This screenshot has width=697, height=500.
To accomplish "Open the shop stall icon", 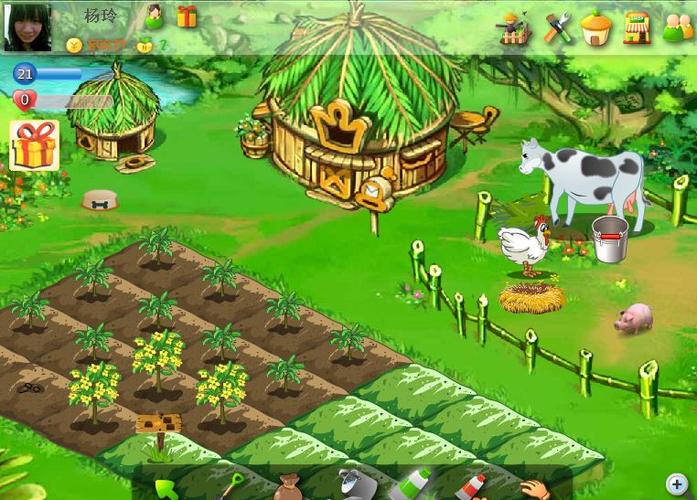I will click(637, 27).
